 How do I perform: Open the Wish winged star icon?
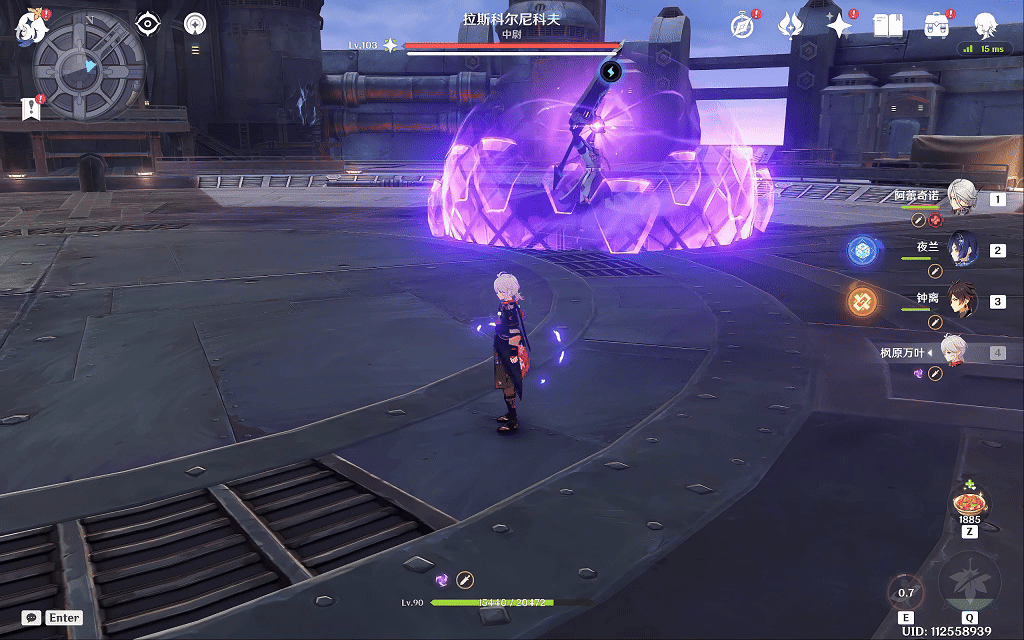791,25
